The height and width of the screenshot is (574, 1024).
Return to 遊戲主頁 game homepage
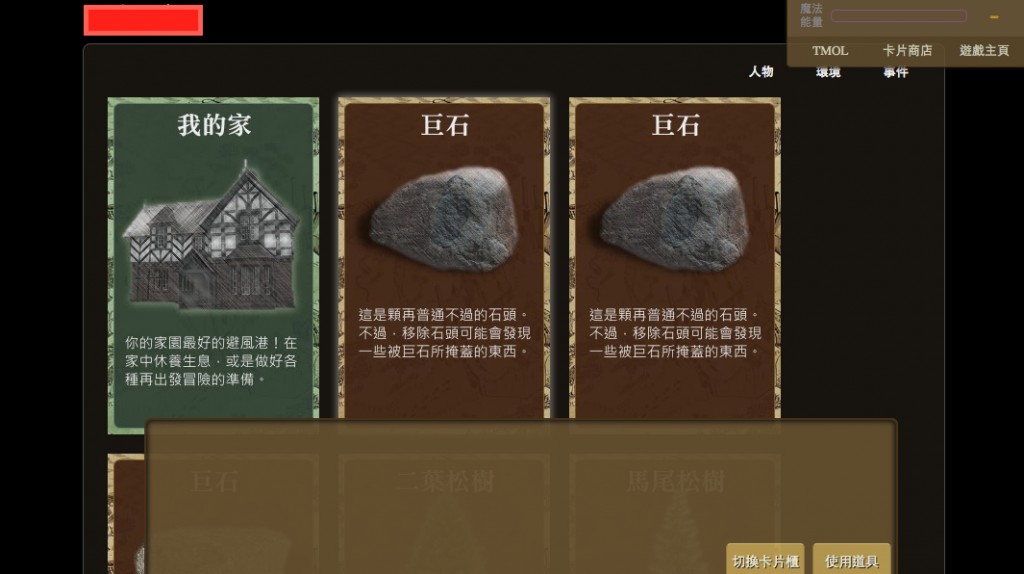pyautogui.click(x=984, y=50)
